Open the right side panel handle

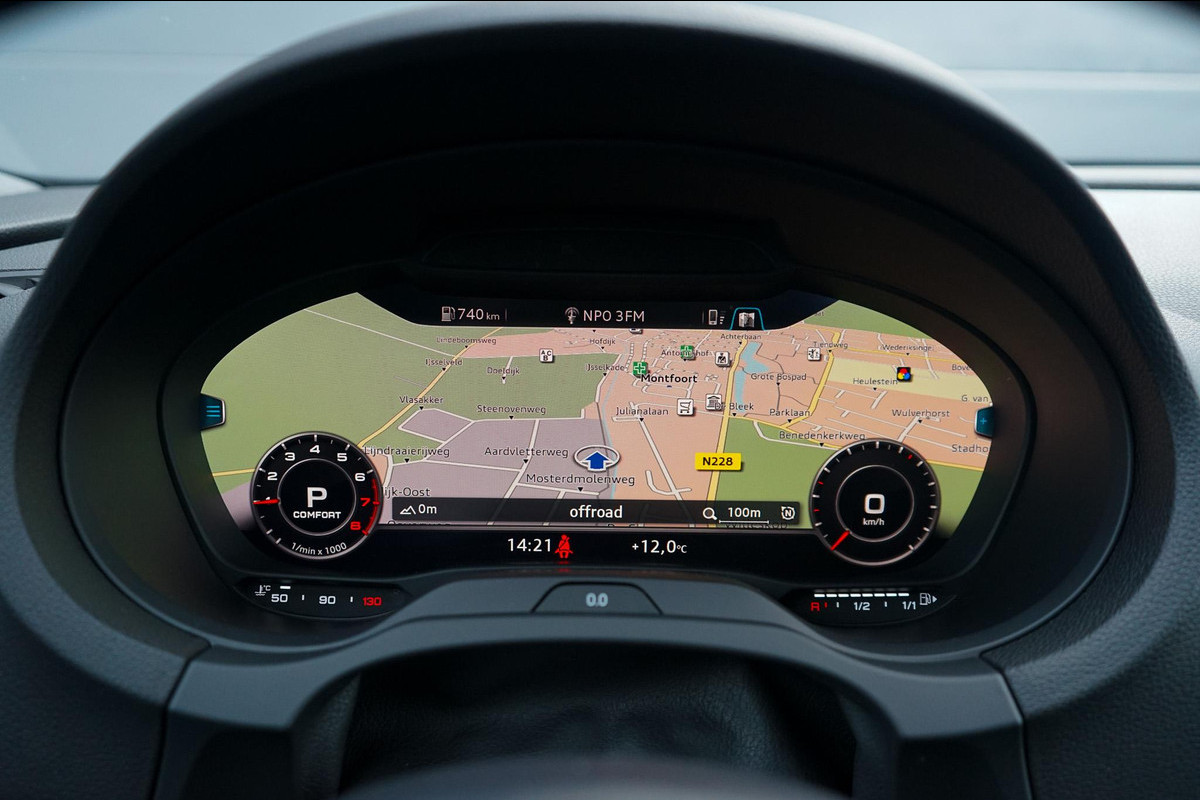985,421
